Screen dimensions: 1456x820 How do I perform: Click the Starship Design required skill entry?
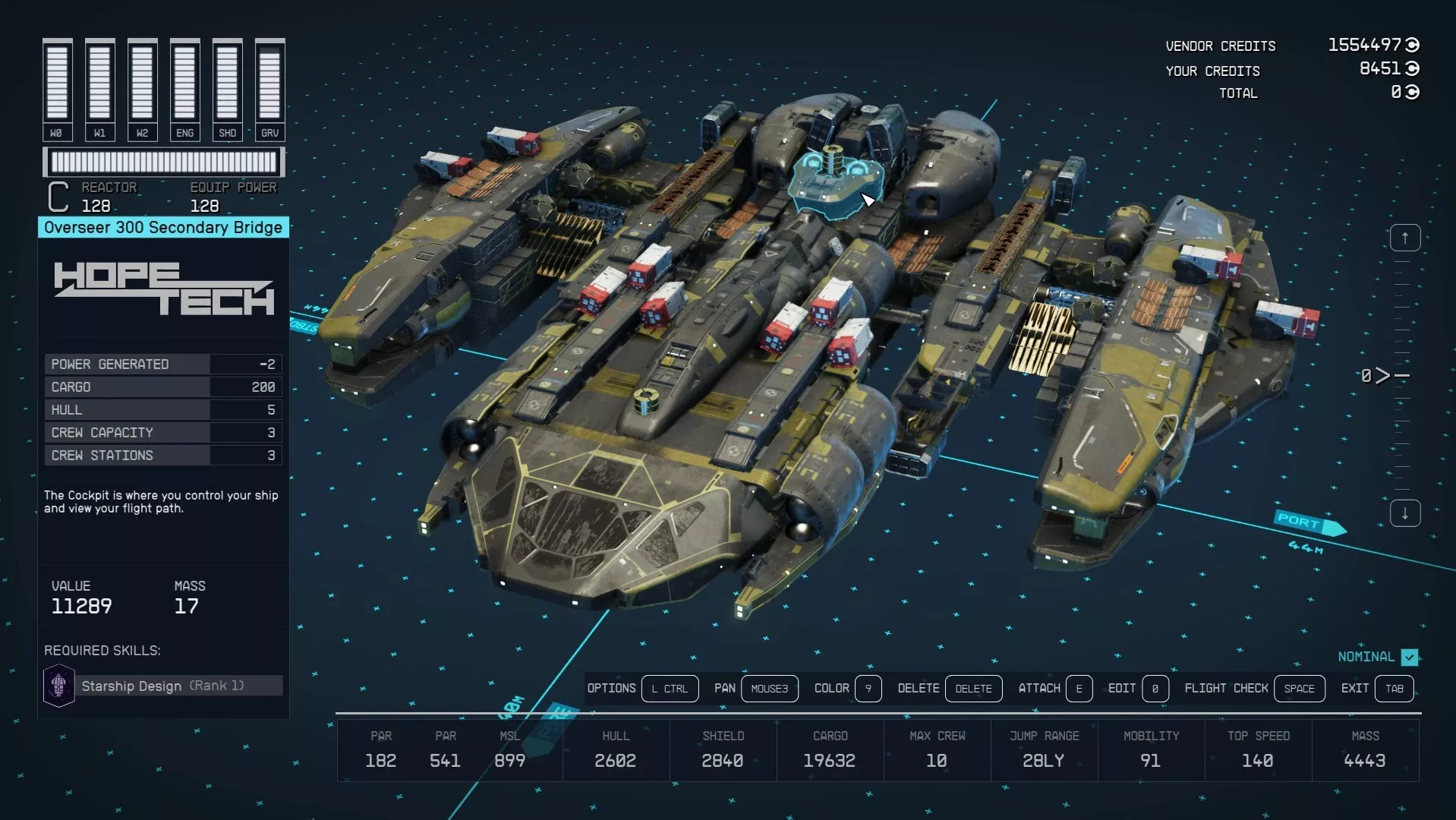162,686
